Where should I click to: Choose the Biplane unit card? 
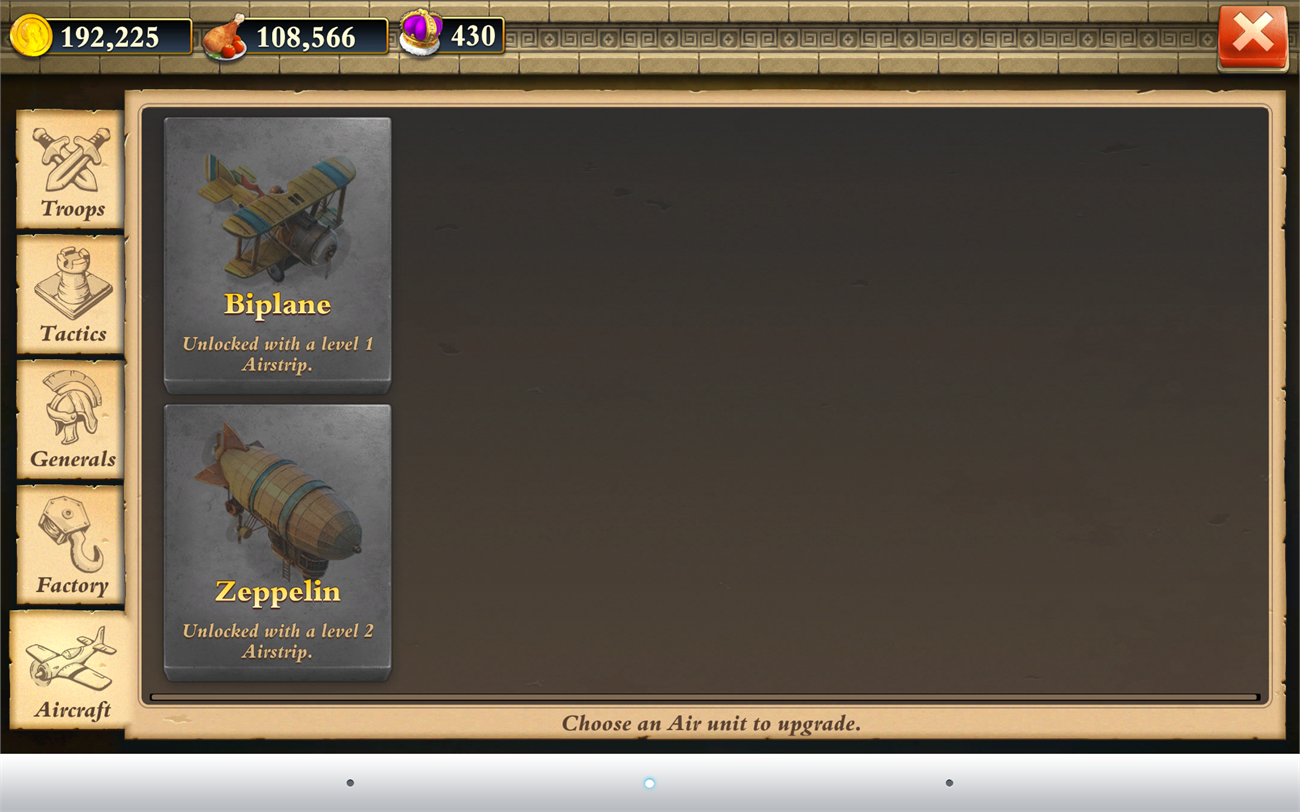(277, 254)
